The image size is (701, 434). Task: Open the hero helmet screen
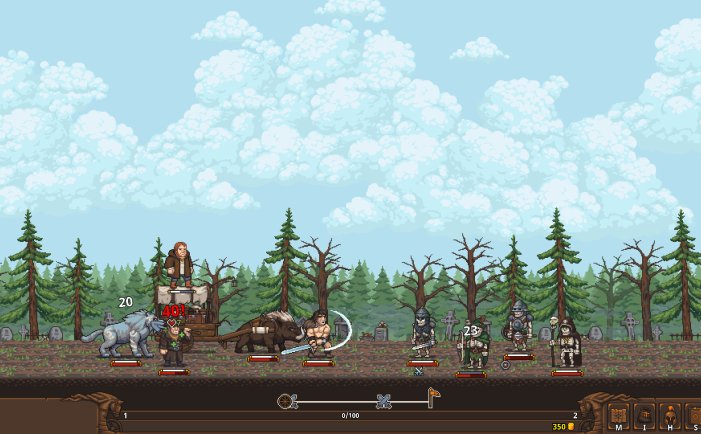click(670, 415)
